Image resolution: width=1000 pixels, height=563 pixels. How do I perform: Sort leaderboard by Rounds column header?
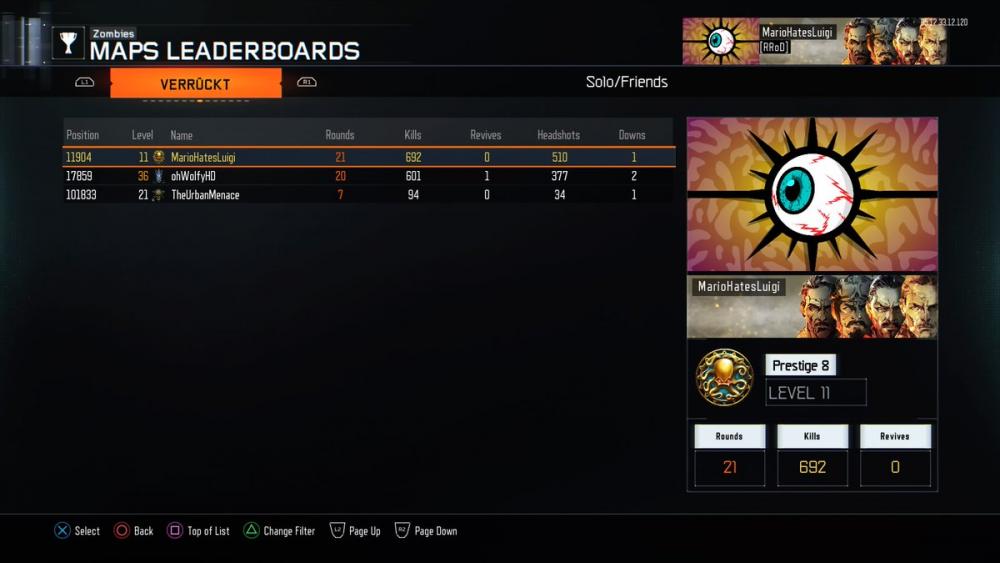coord(340,135)
